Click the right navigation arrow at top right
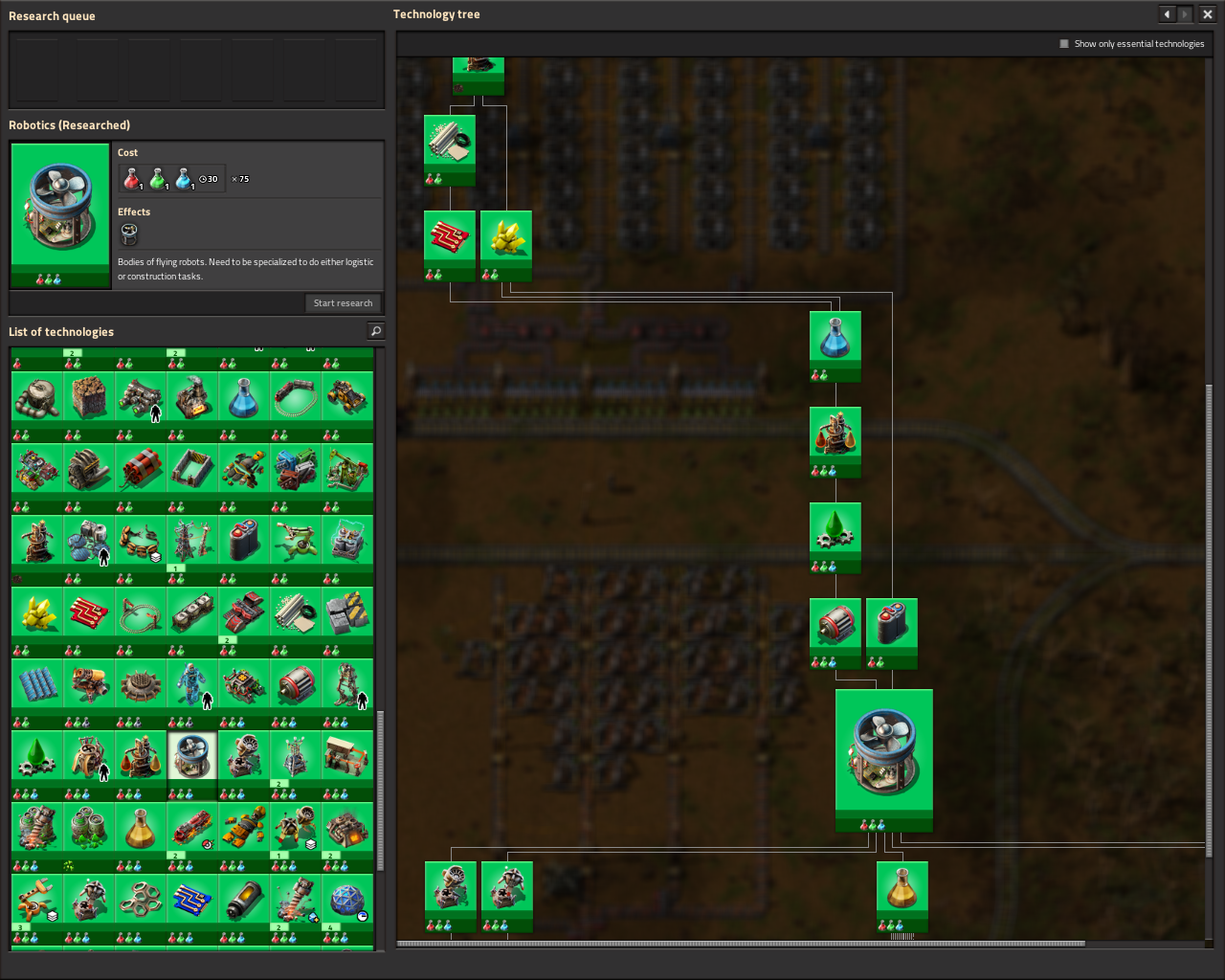Viewport: 1225px width, 980px height. [x=1186, y=13]
